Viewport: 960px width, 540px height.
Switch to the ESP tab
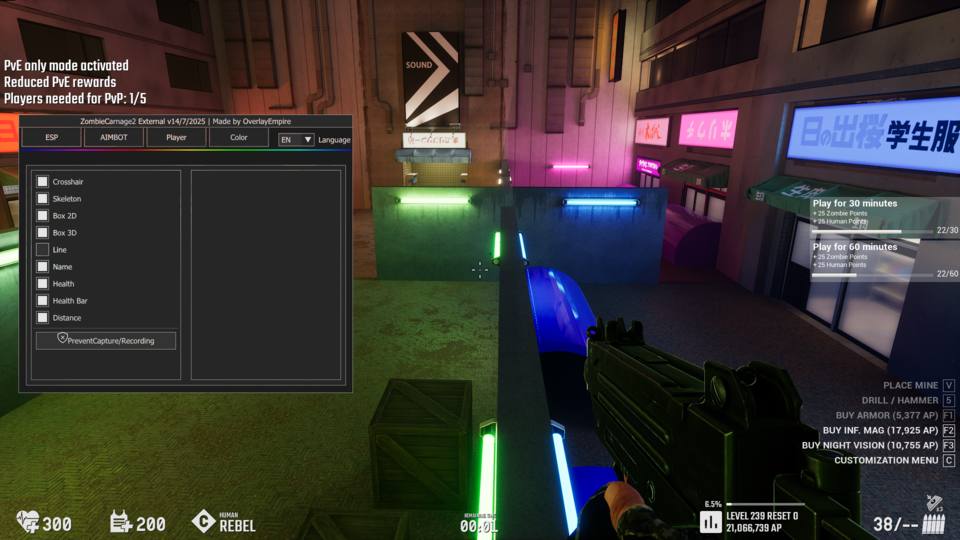(x=51, y=138)
